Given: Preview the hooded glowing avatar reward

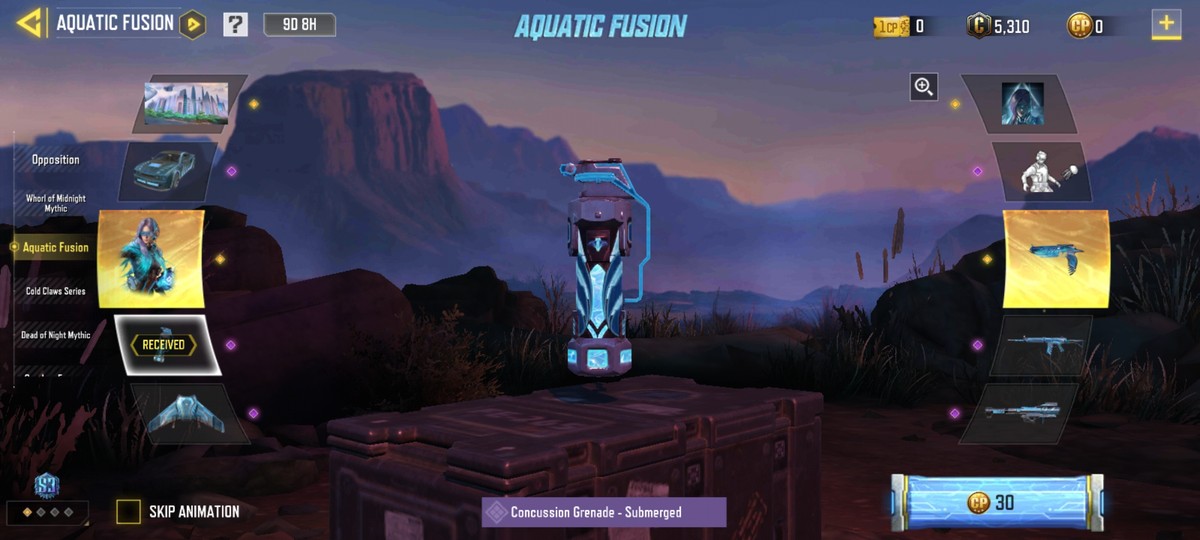Looking at the screenshot, I should 1022,103.
